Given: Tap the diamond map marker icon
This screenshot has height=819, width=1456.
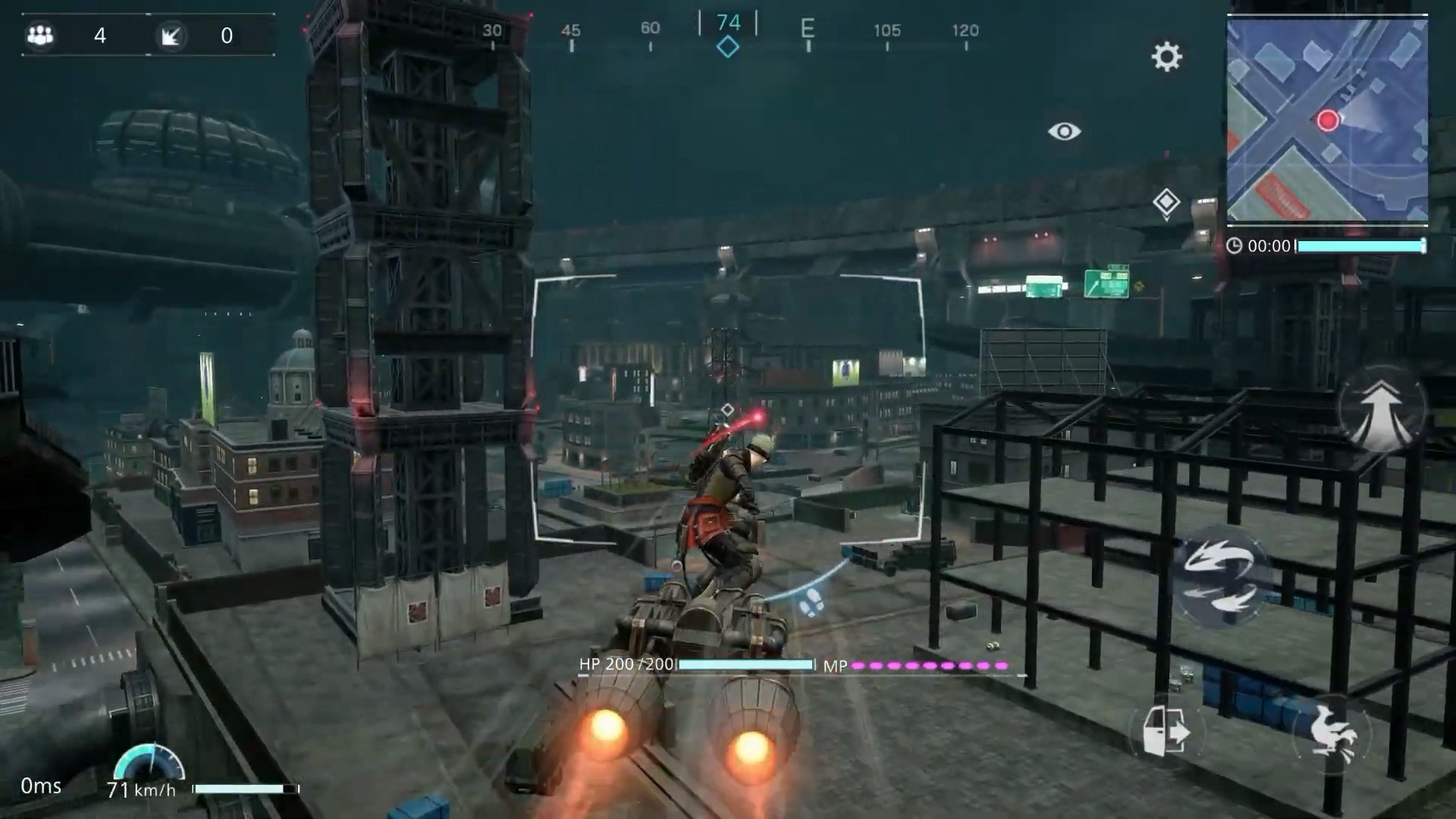Looking at the screenshot, I should (1166, 202).
